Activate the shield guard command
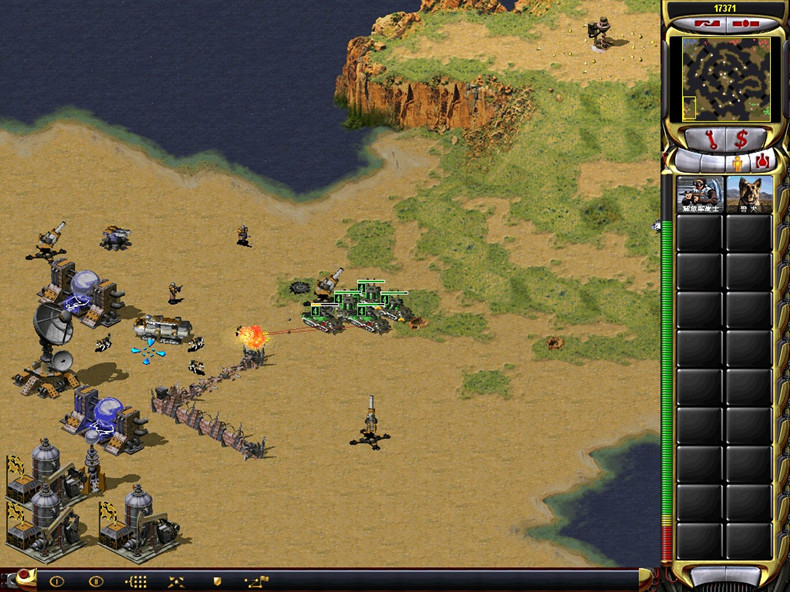The height and width of the screenshot is (592, 790). (x=216, y=581)
